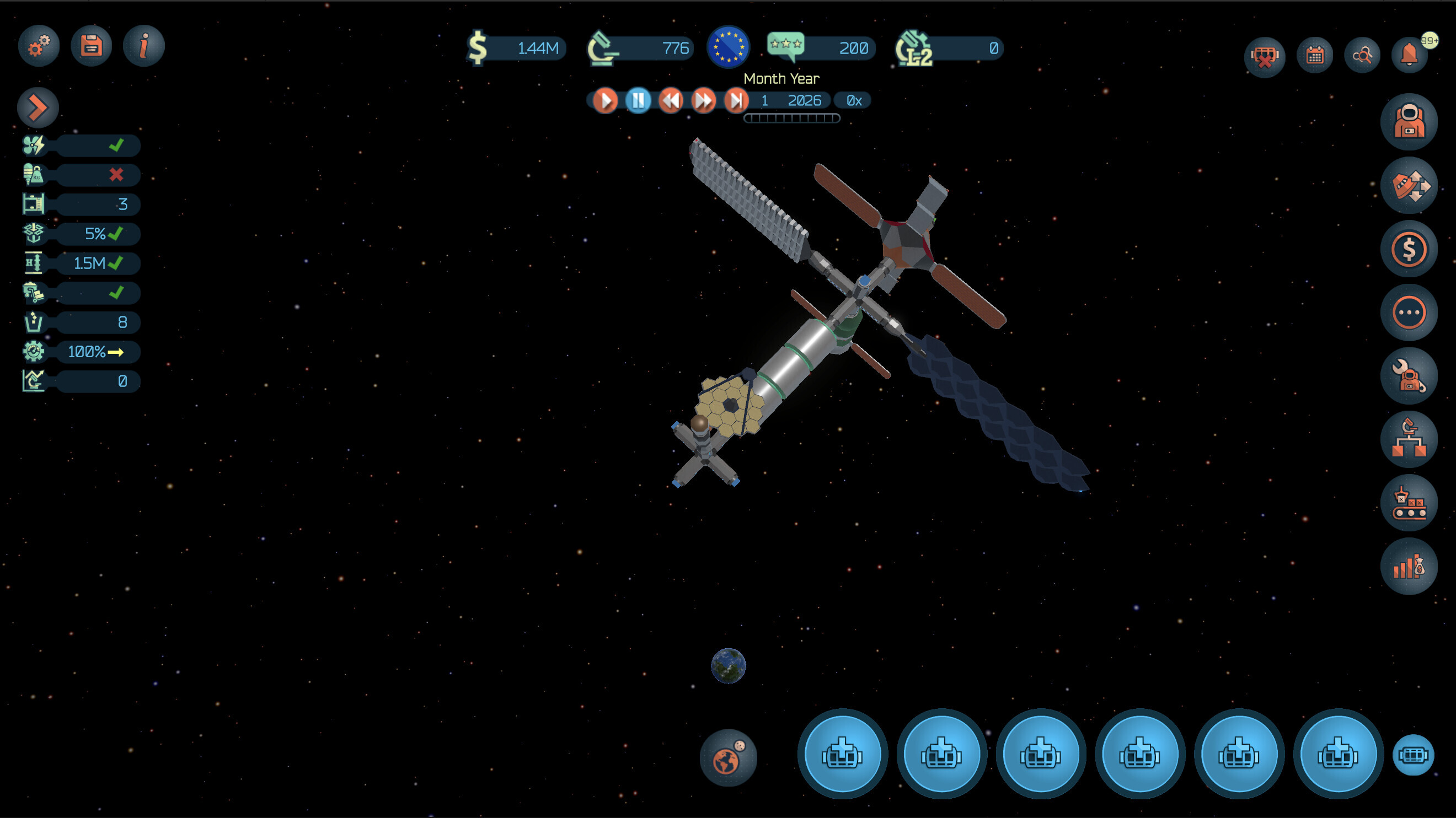Open the astronaut repair tool panel
The image size is (1456, 818).
pos(1410,376)
